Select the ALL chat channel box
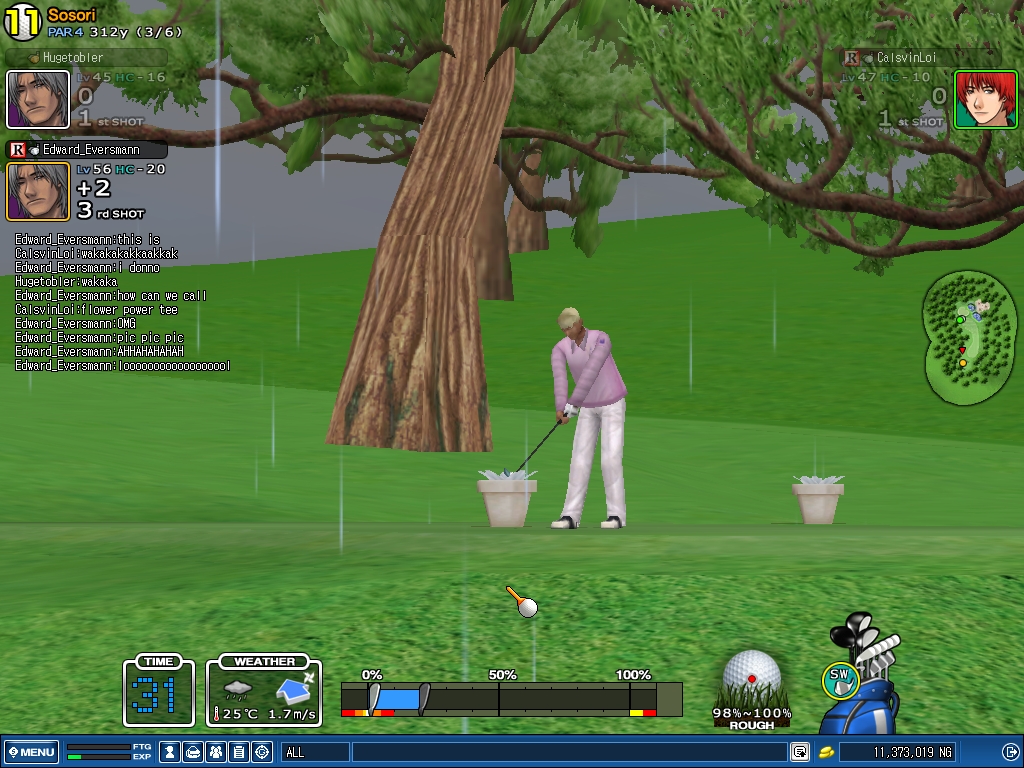 pyautogui.click(x=316, y=752)
